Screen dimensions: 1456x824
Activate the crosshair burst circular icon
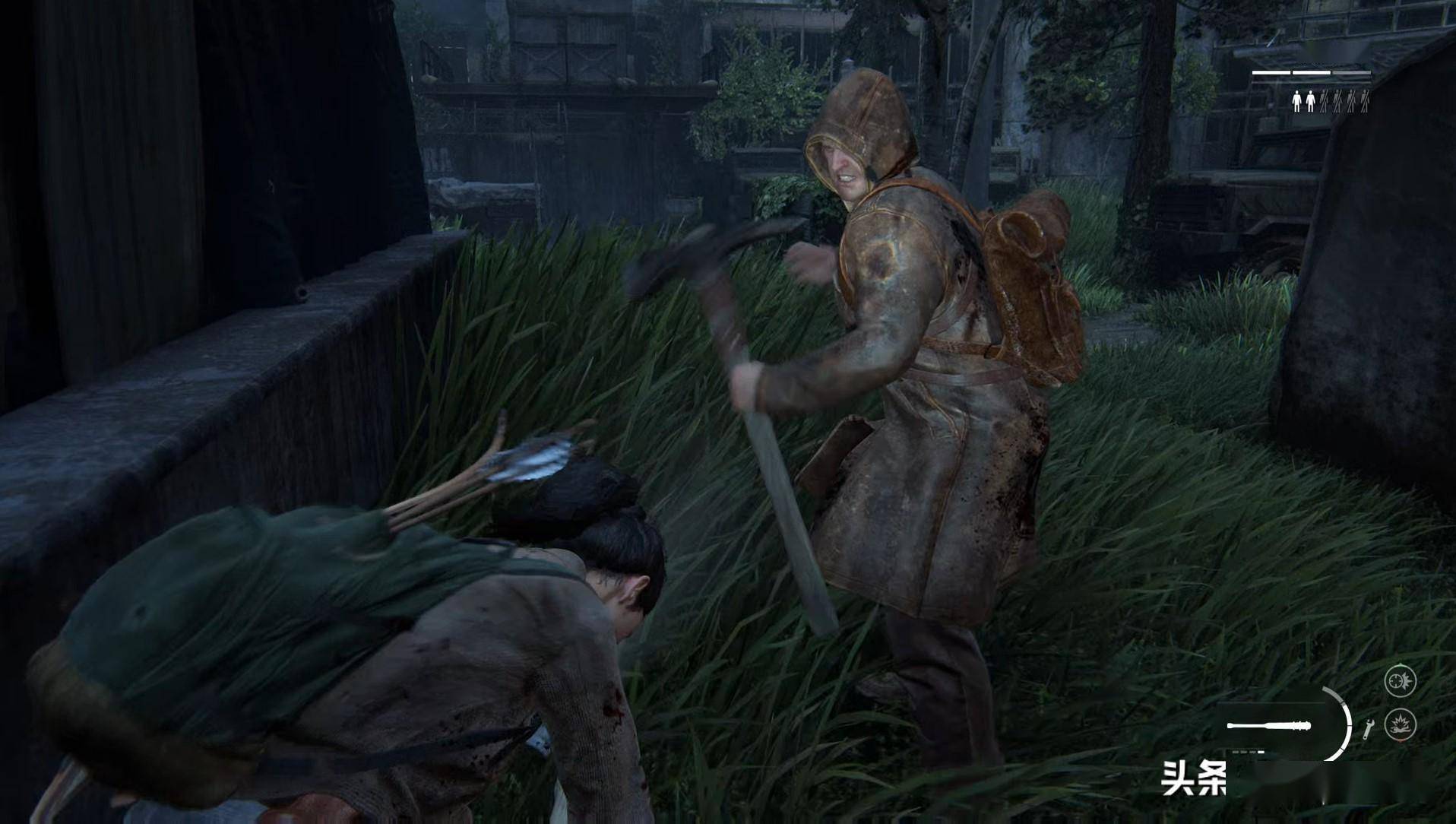[1399, 680]
